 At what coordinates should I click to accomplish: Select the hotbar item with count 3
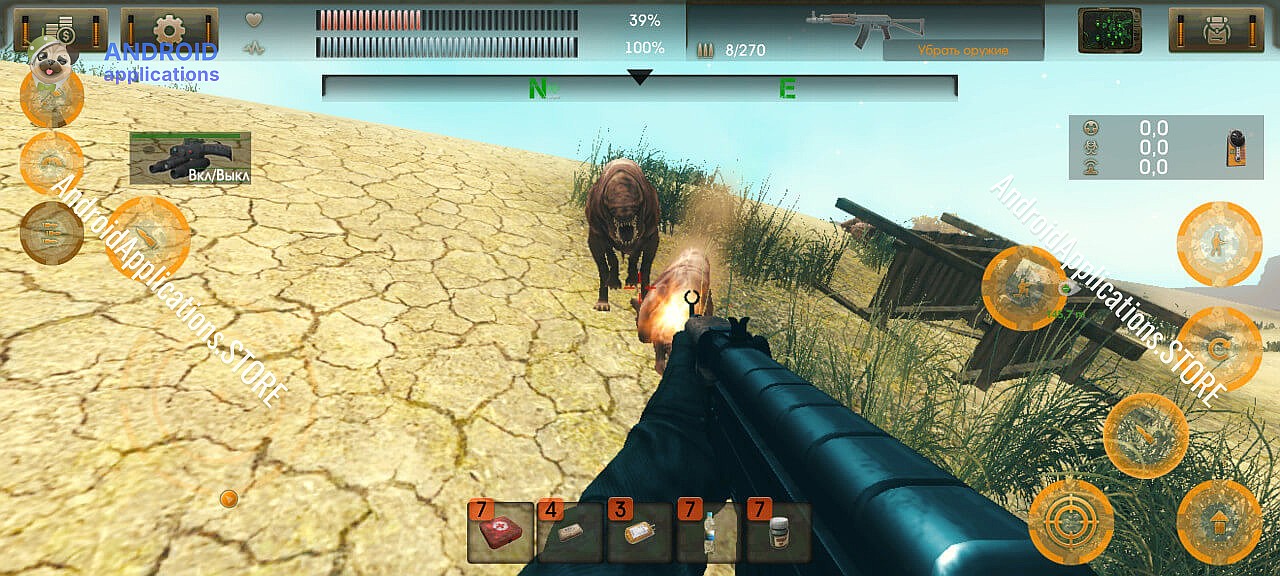pos(640,532)
